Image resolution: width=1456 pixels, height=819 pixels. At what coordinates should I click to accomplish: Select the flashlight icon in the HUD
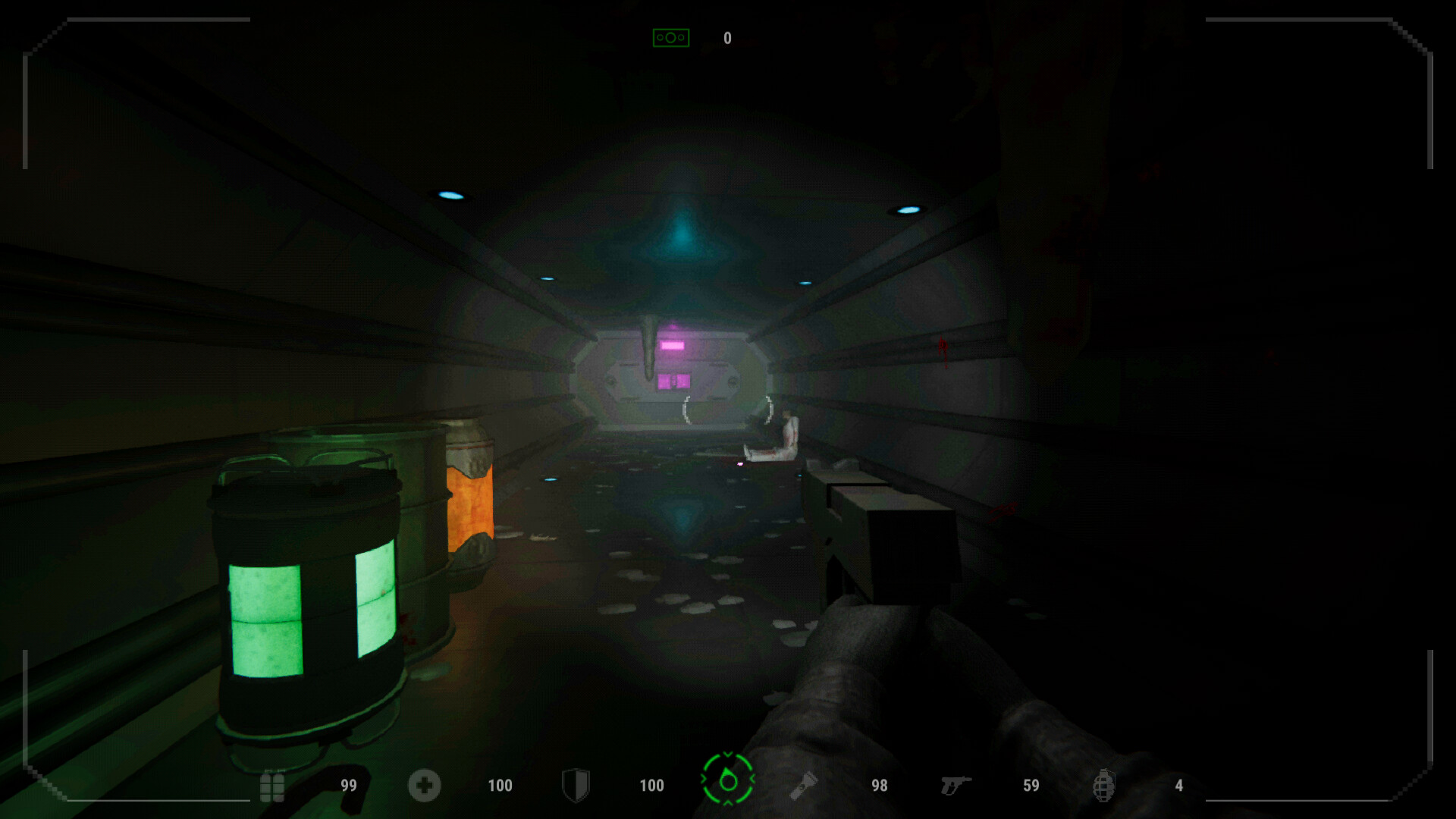coord(805,786)
